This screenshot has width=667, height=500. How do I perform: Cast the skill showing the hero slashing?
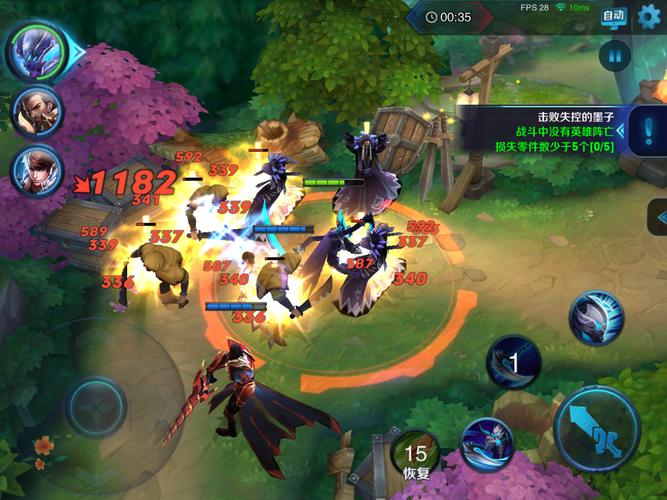487,444
